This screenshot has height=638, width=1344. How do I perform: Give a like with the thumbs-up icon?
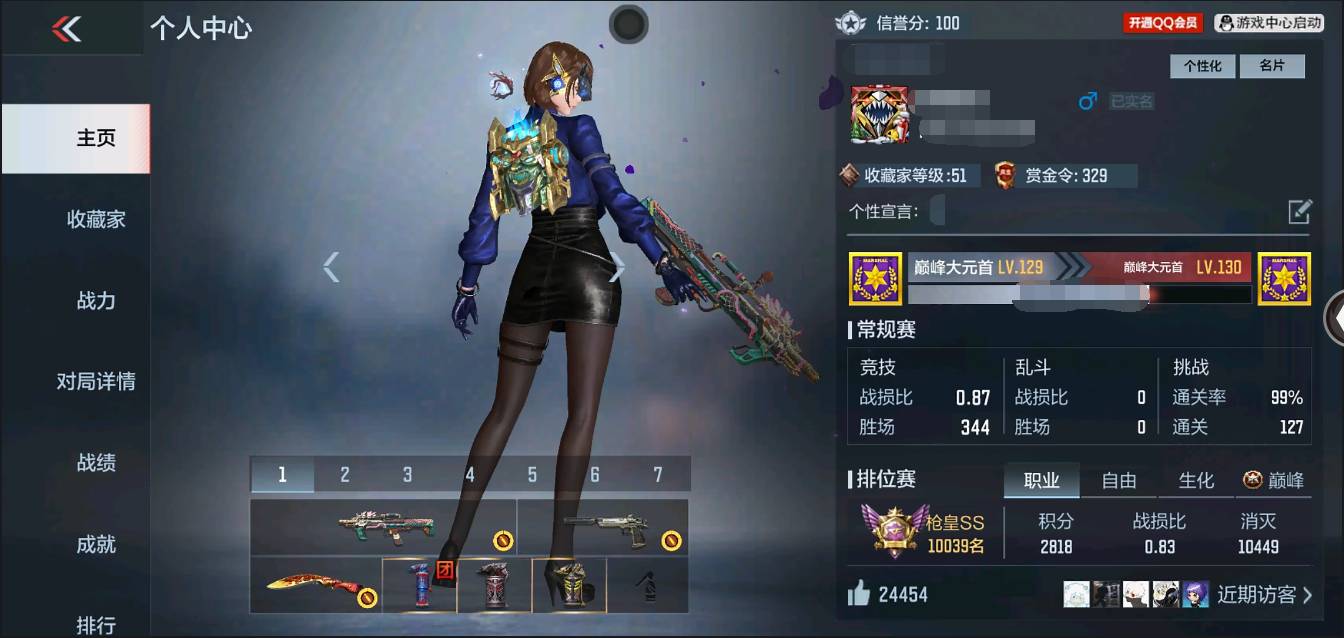coord(858,595)
